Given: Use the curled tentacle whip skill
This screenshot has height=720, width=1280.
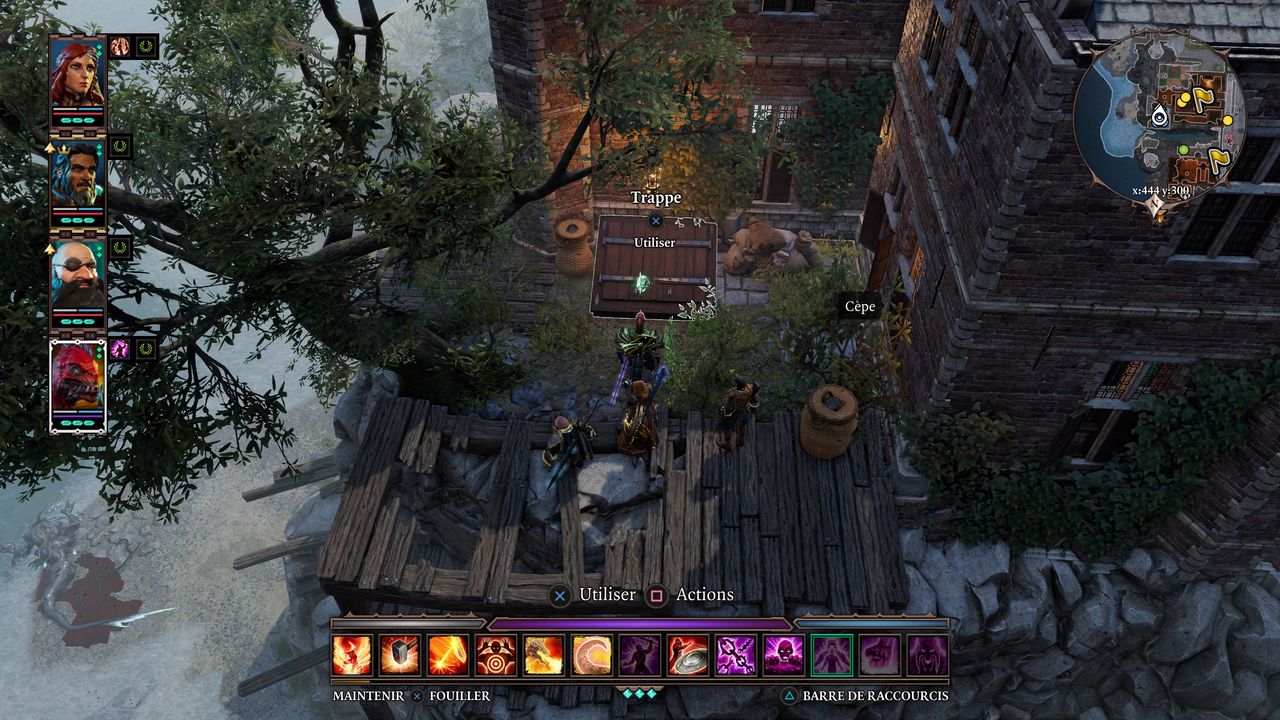Looking at the screenshot, I should 592,655.
